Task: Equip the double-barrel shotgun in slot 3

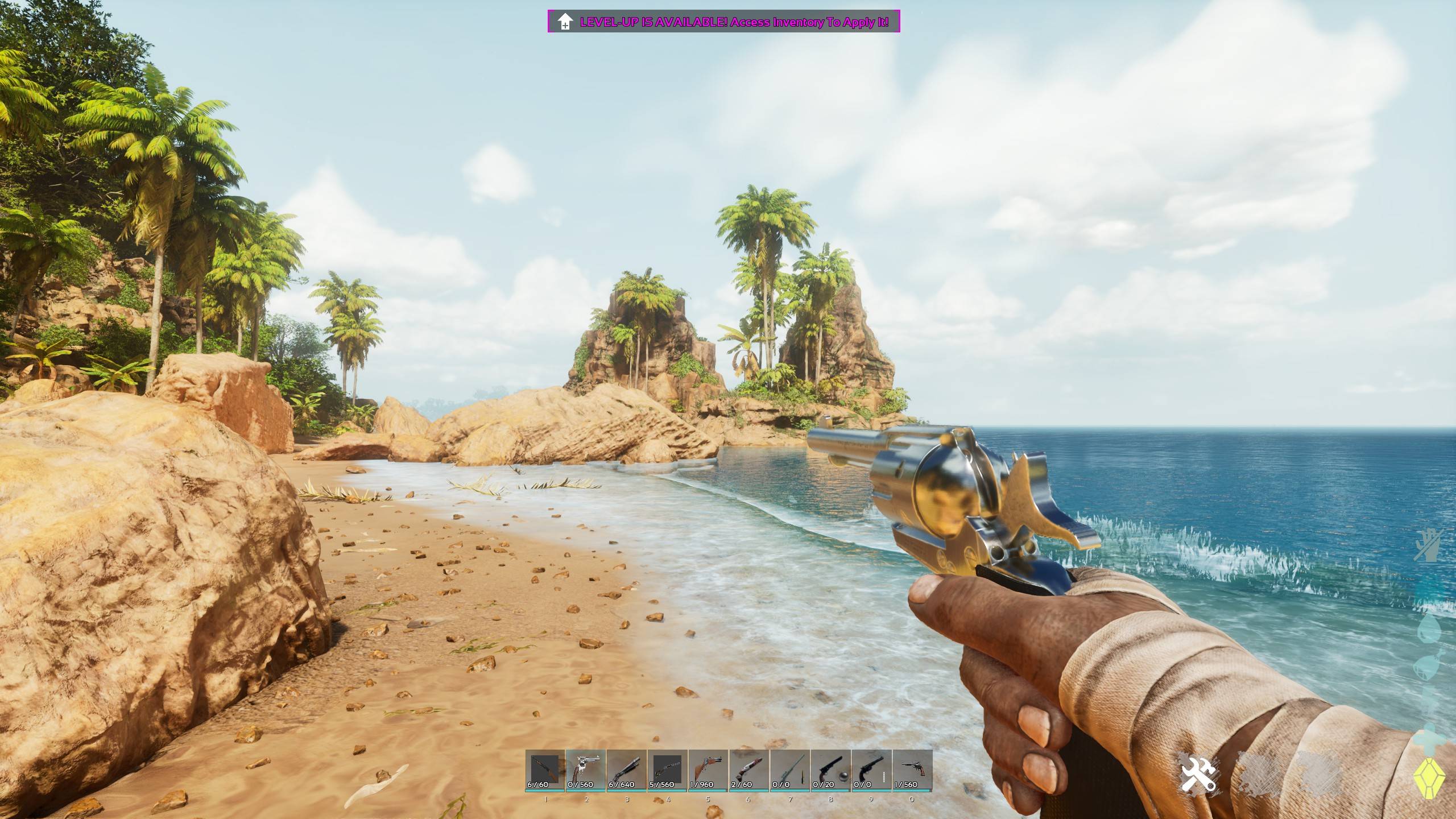Action: click(x=627, y=770)
